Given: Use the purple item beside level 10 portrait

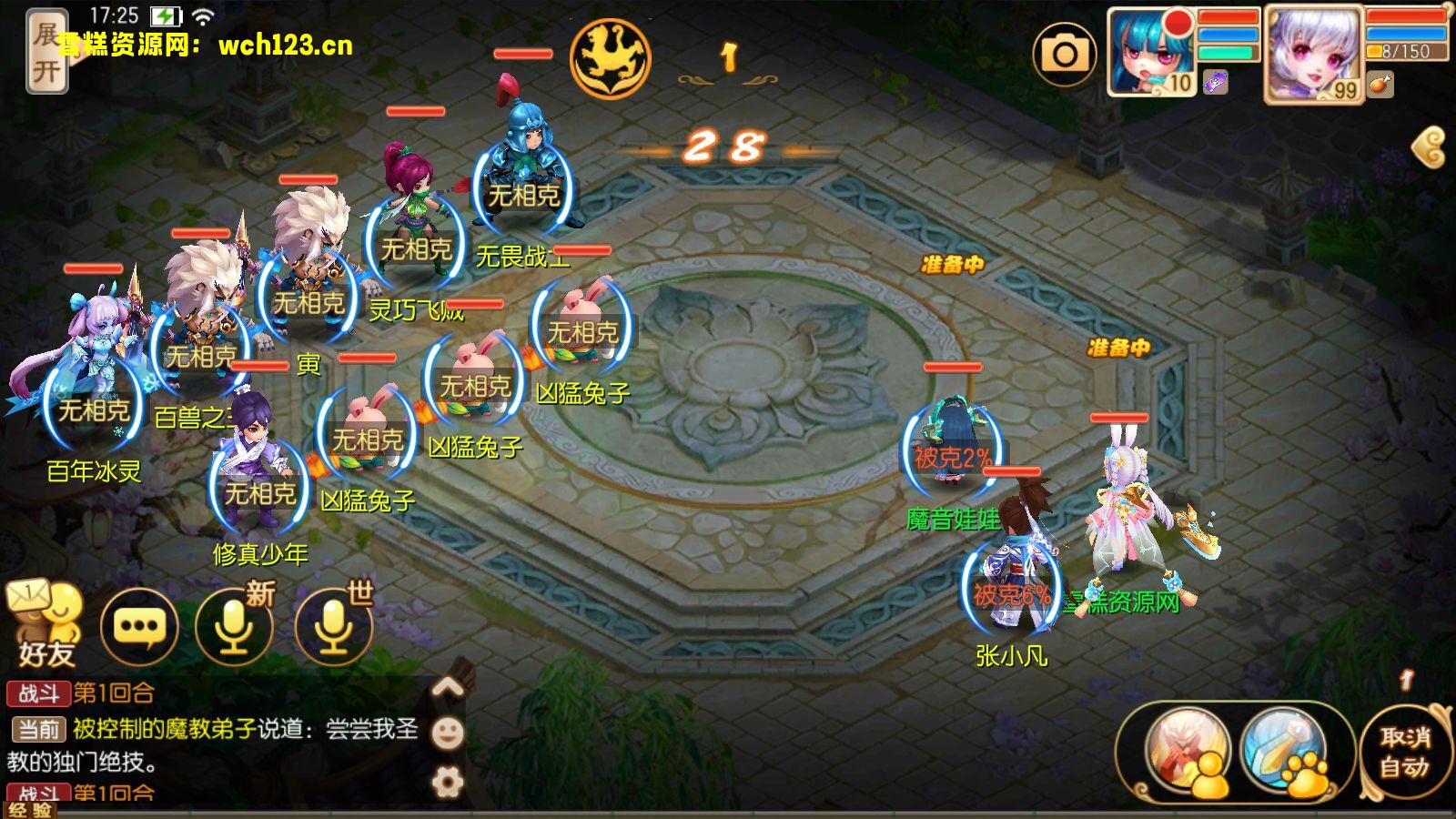Looking at the screenshot, I should click(1214, 84).
